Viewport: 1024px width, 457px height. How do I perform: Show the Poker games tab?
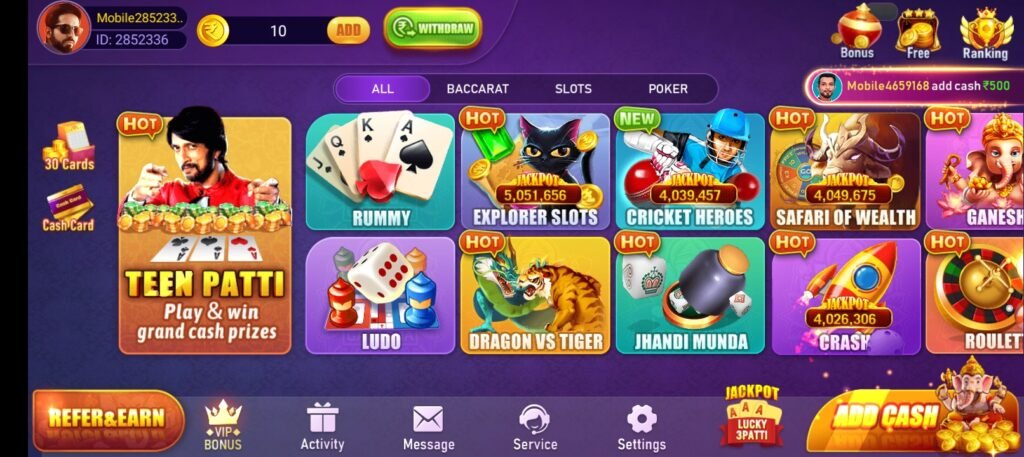(x=668, y=88)
